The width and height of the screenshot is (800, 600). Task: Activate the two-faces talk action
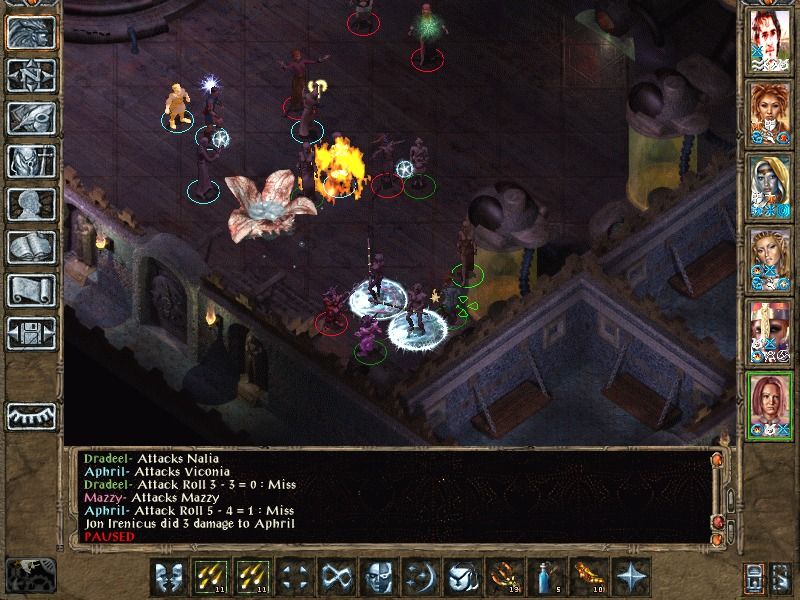[x=169, y=578]
